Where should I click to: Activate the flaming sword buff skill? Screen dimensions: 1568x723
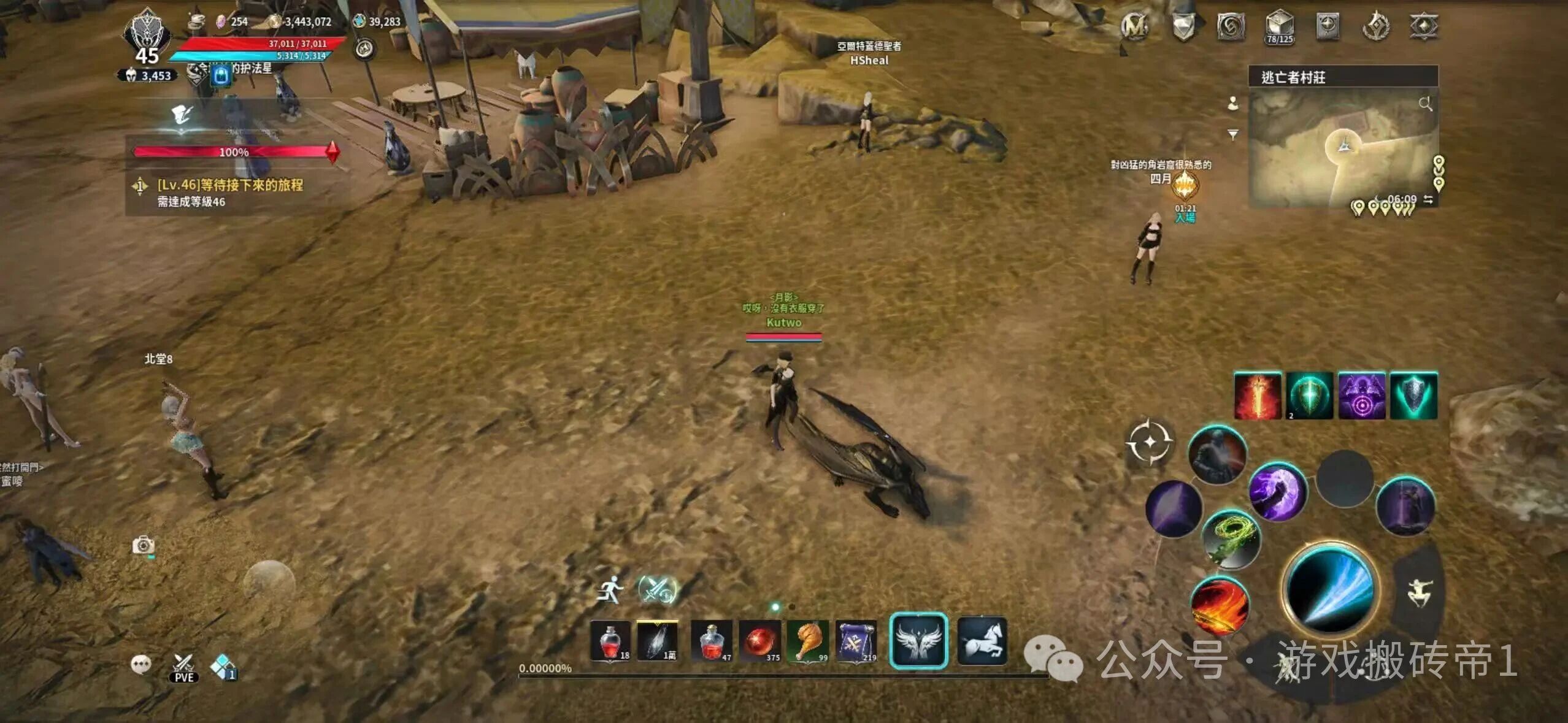1258,396
